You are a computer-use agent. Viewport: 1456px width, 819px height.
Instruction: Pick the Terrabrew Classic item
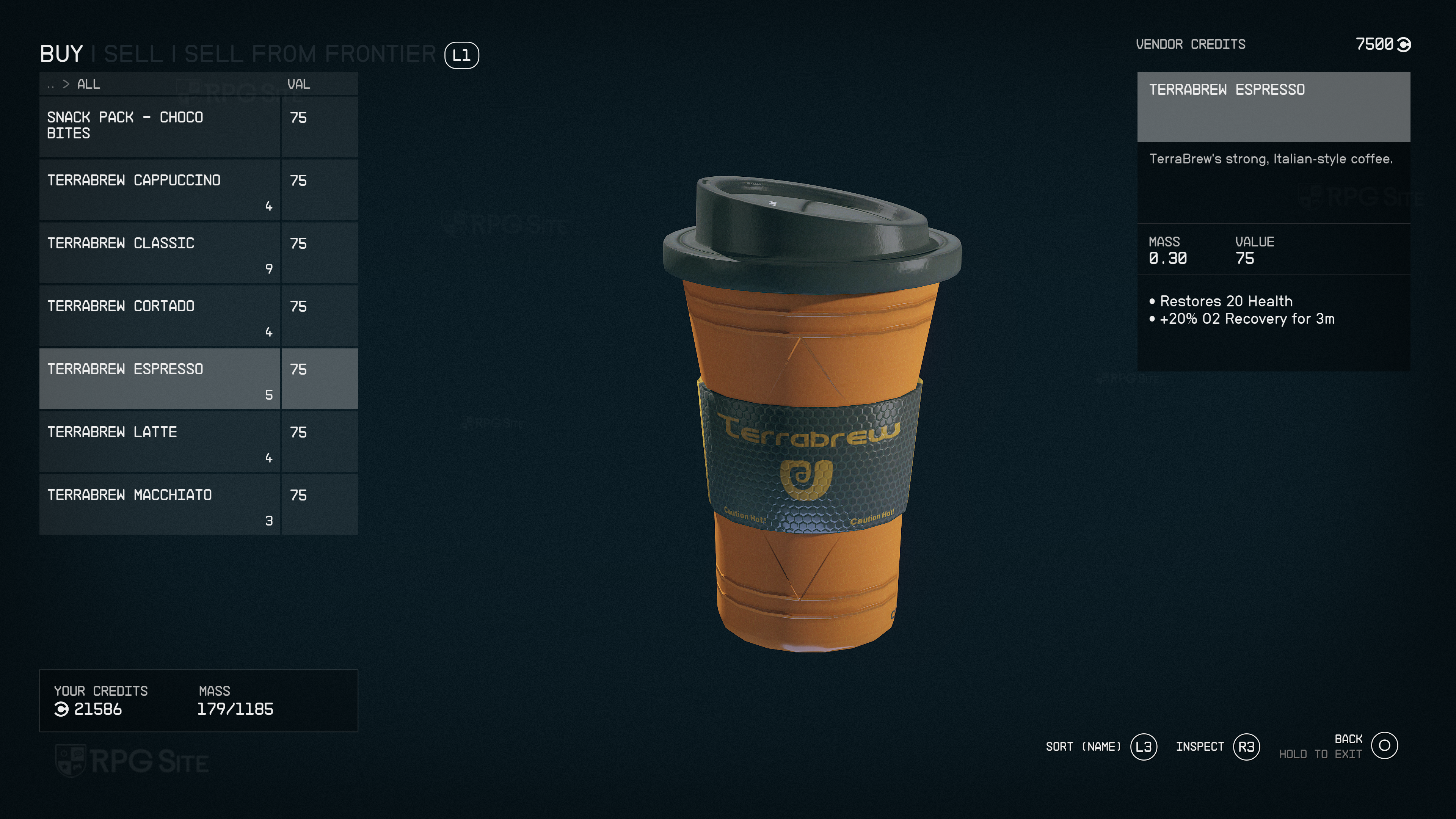coord(159,253)
